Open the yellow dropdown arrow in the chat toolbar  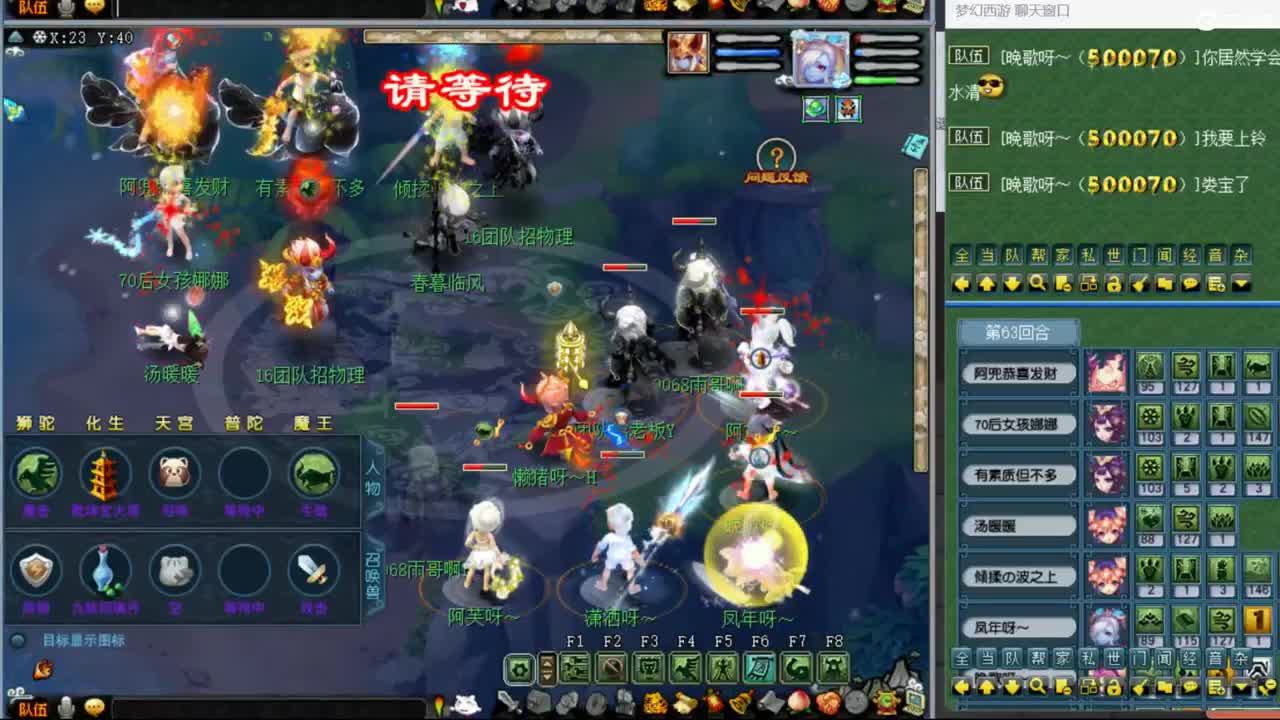coord(1241,283)
